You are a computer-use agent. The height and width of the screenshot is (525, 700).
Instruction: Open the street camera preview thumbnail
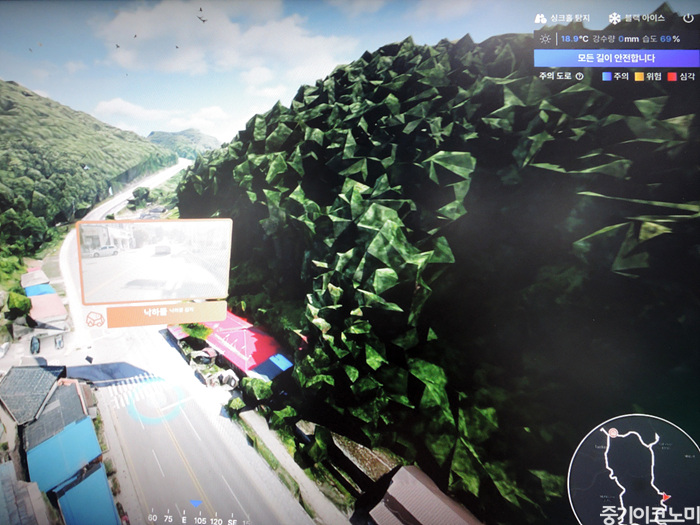pyautogui.click(x=154, y=260)
